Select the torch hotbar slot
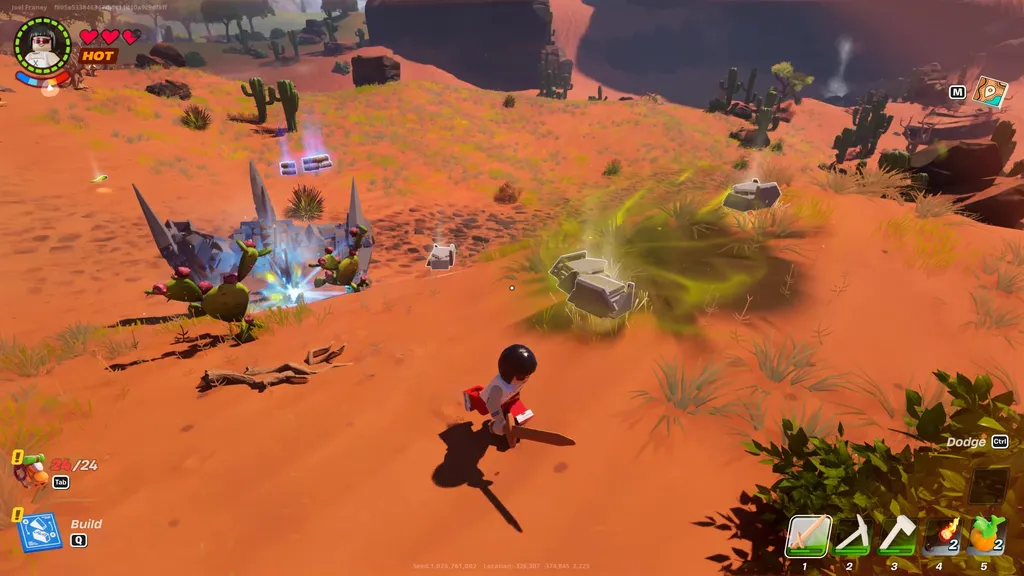 pos(941,535)
